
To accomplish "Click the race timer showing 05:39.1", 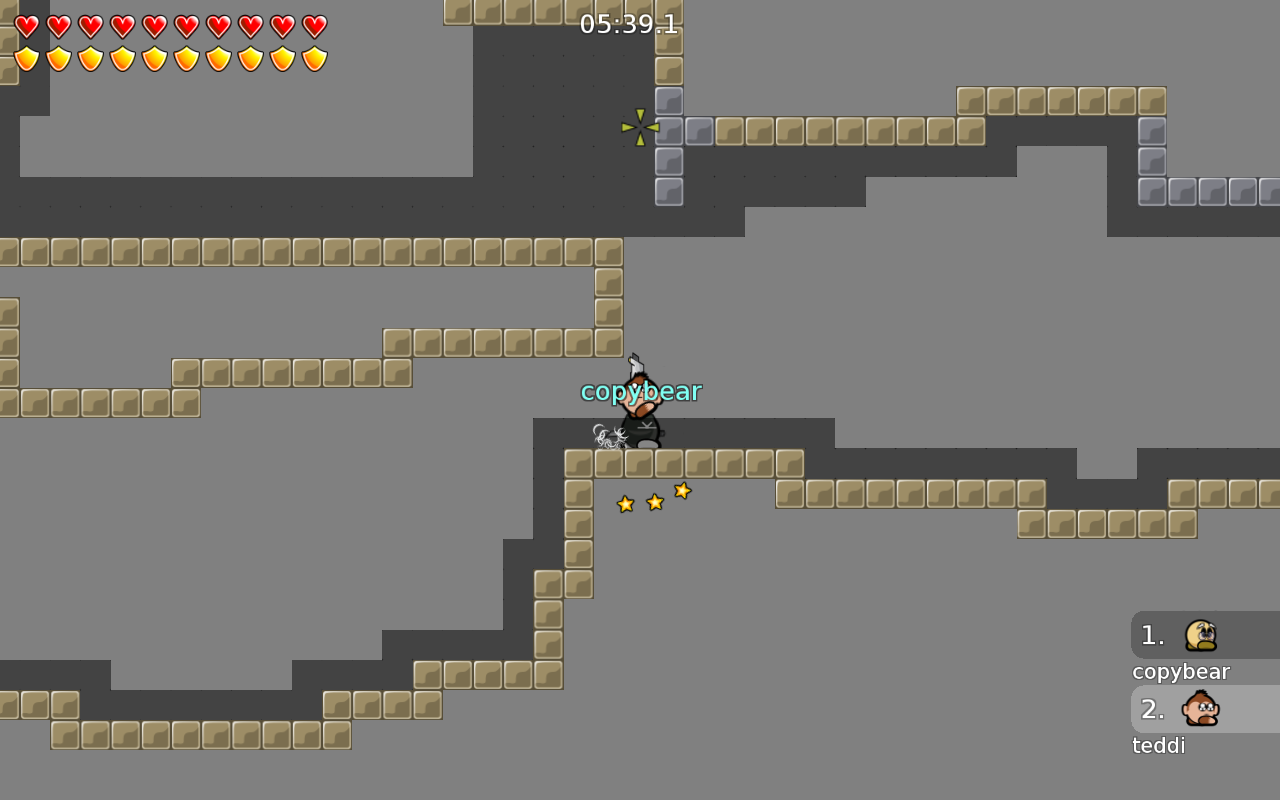I will pos(628,25).
